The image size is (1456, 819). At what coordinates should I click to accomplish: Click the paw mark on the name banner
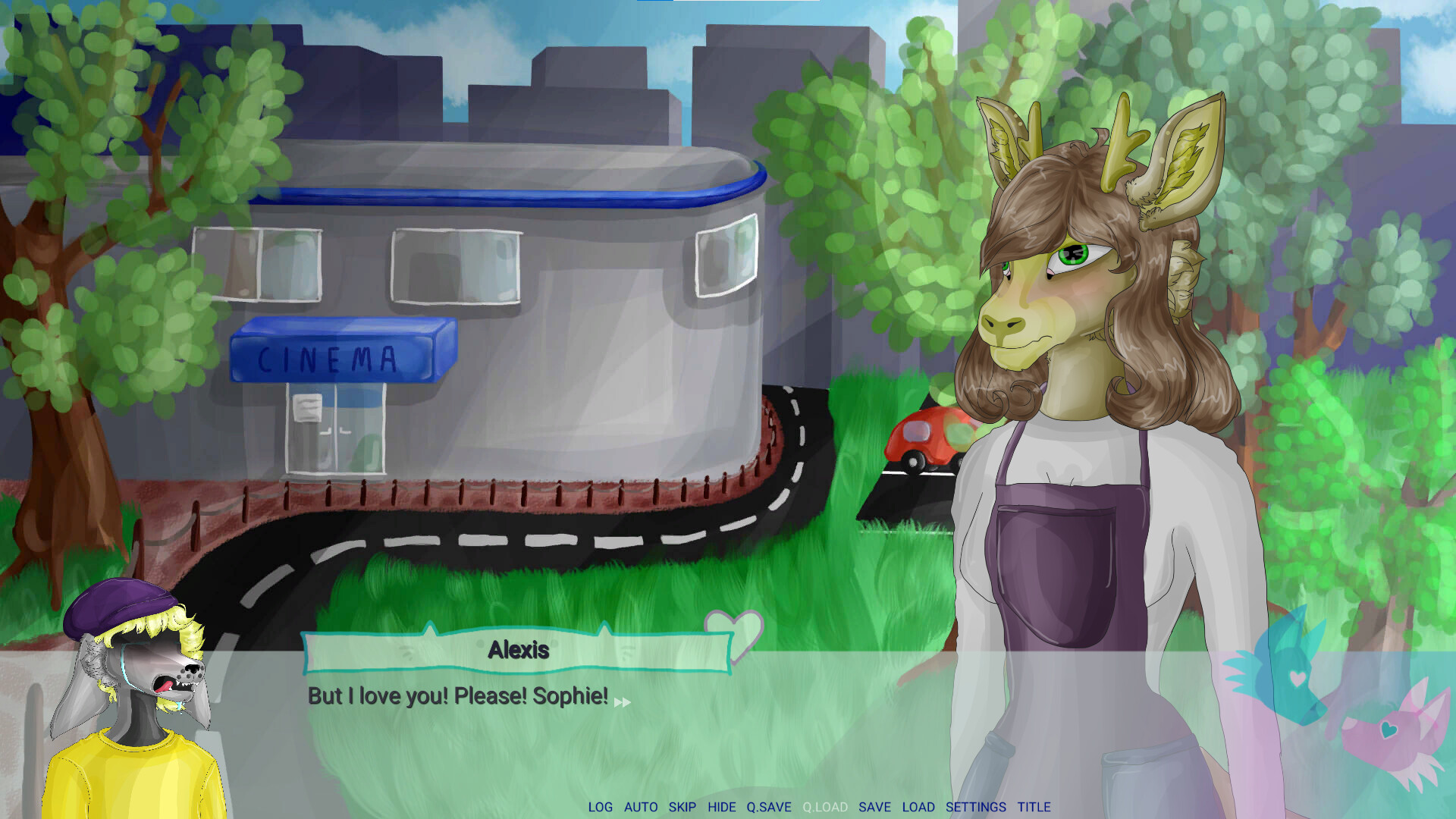coord(405,652)
